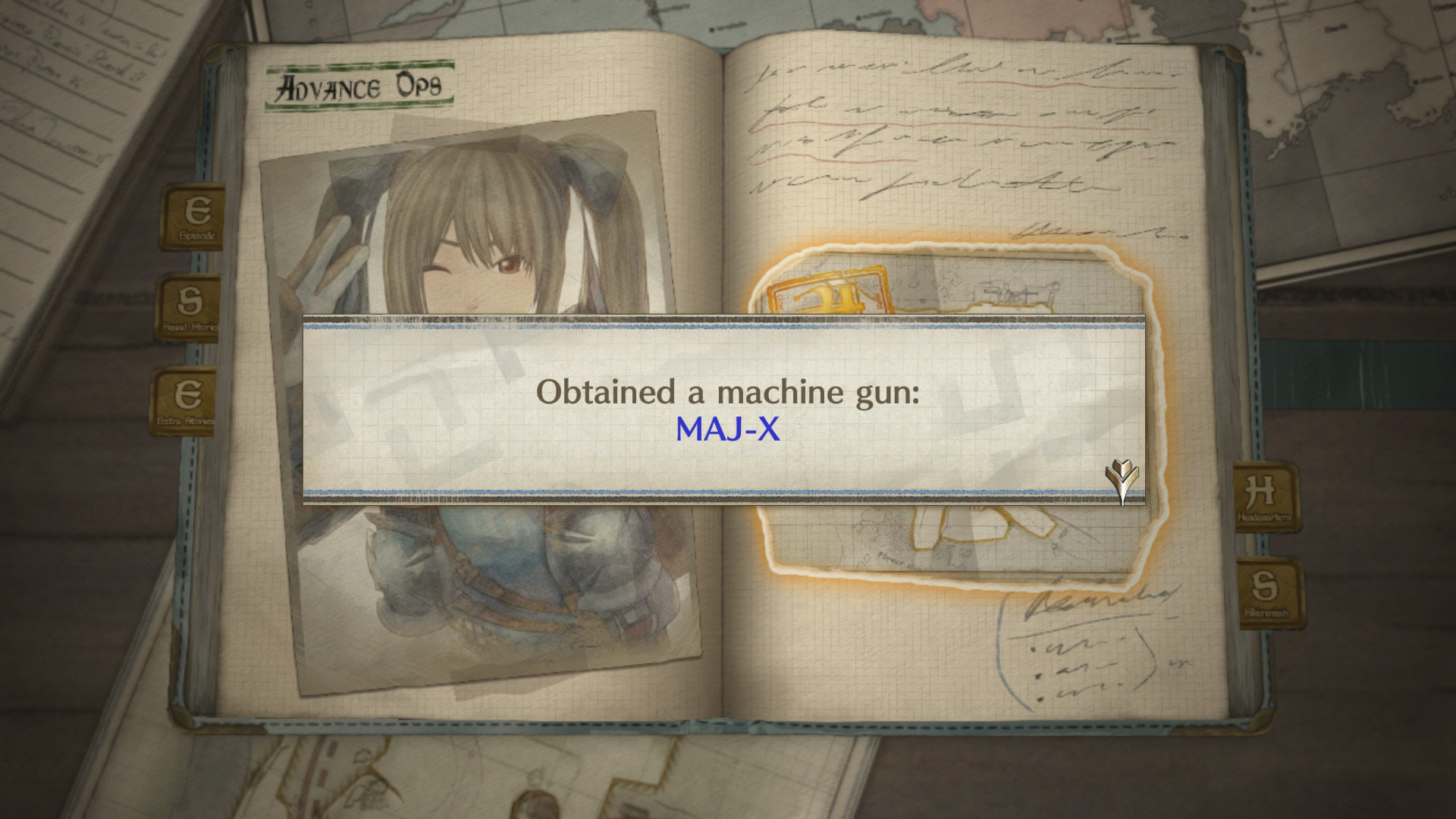Click the blue "MAJ-X" weapon name
Viewport: 1456px width, 819px height.
coord(729,428)
